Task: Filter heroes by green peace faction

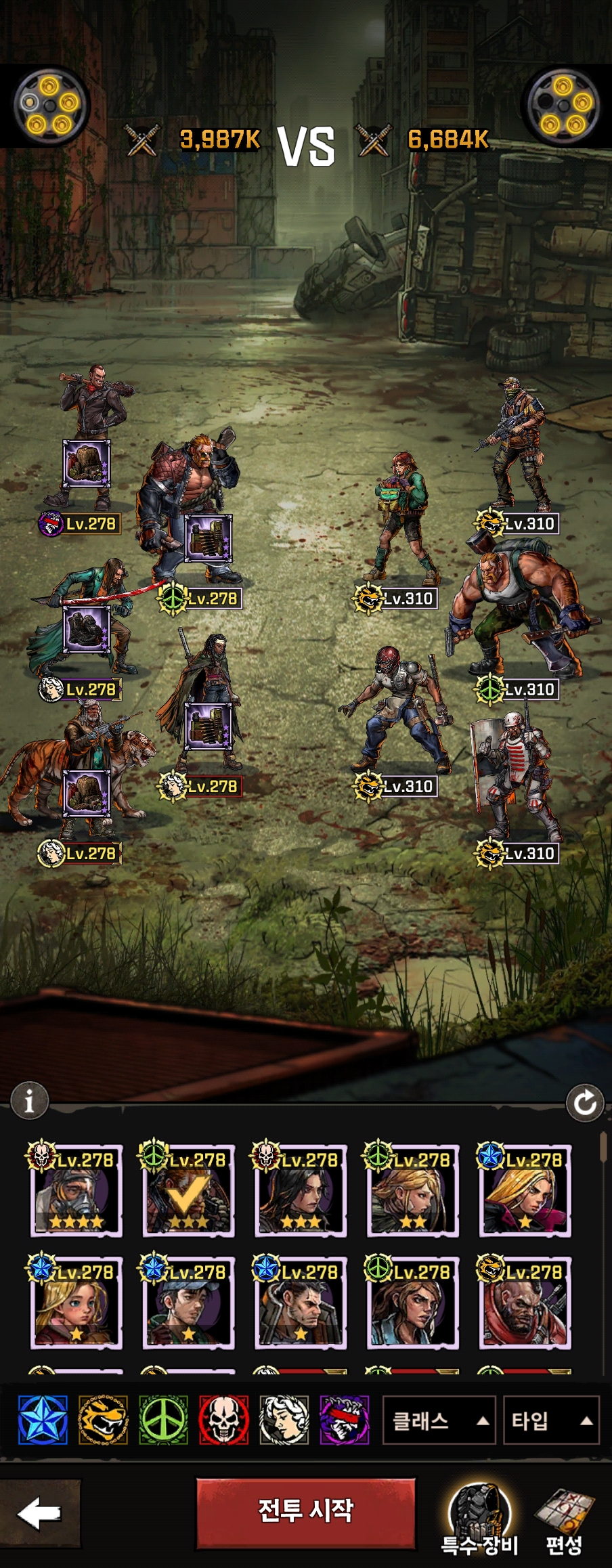Action: coord(163,1420)
